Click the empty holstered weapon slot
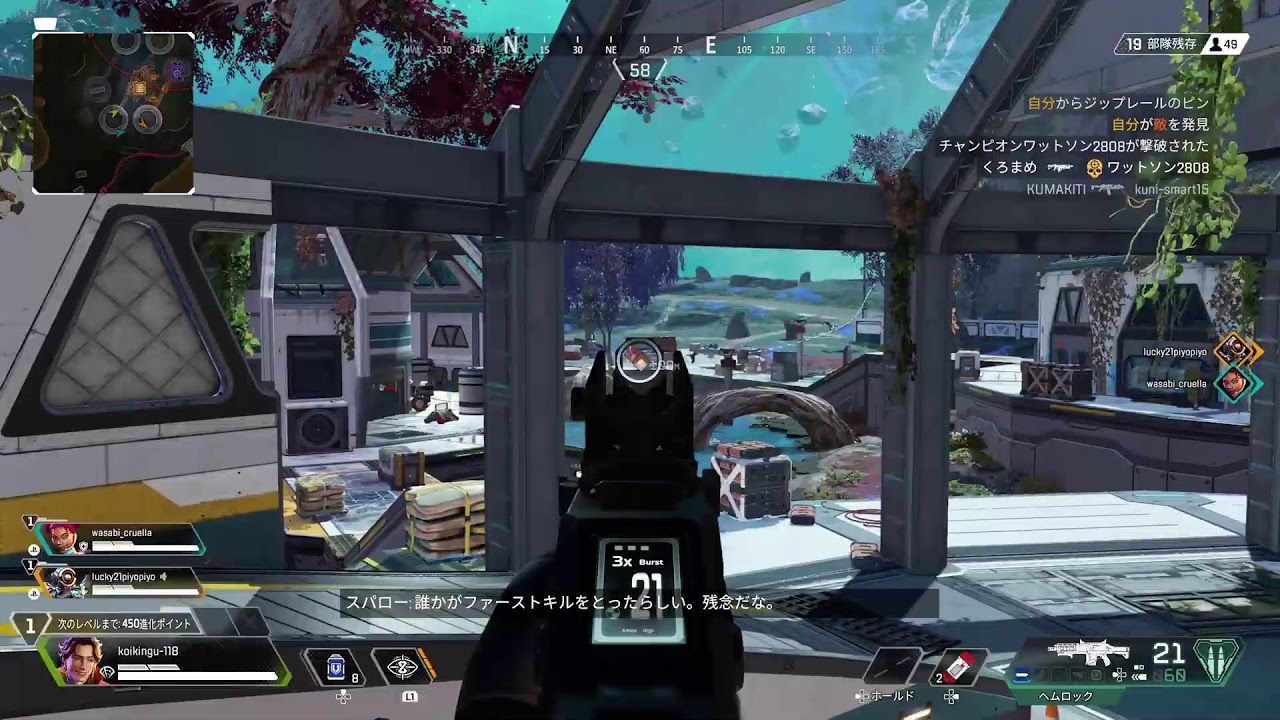The image size is (1280, 720). point(894,667)
